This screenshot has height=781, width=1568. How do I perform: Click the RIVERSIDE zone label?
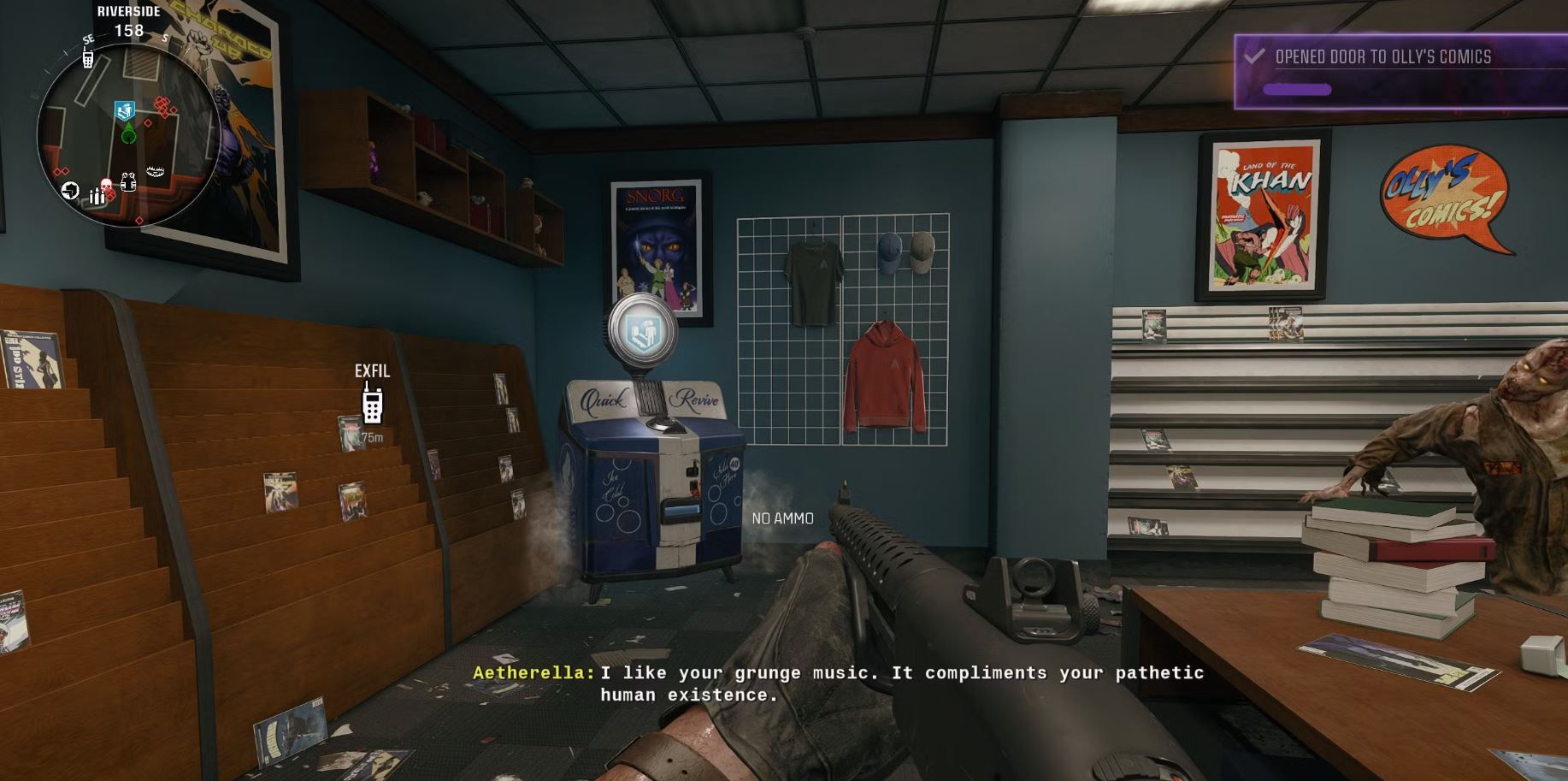128,12
